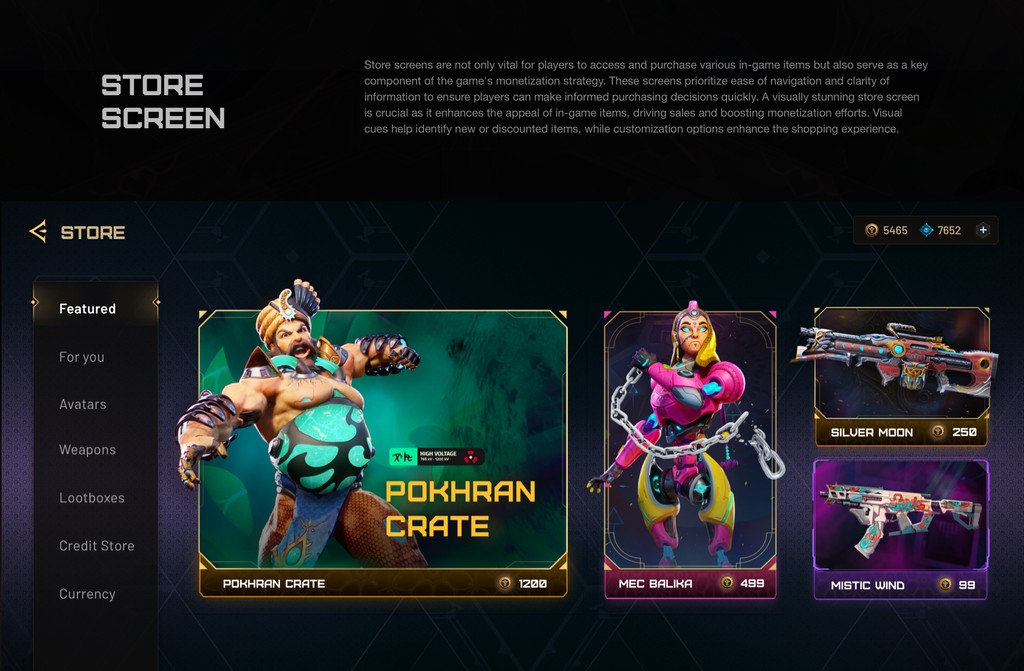Select the Silver Moon weapon card

pos(901,377)
